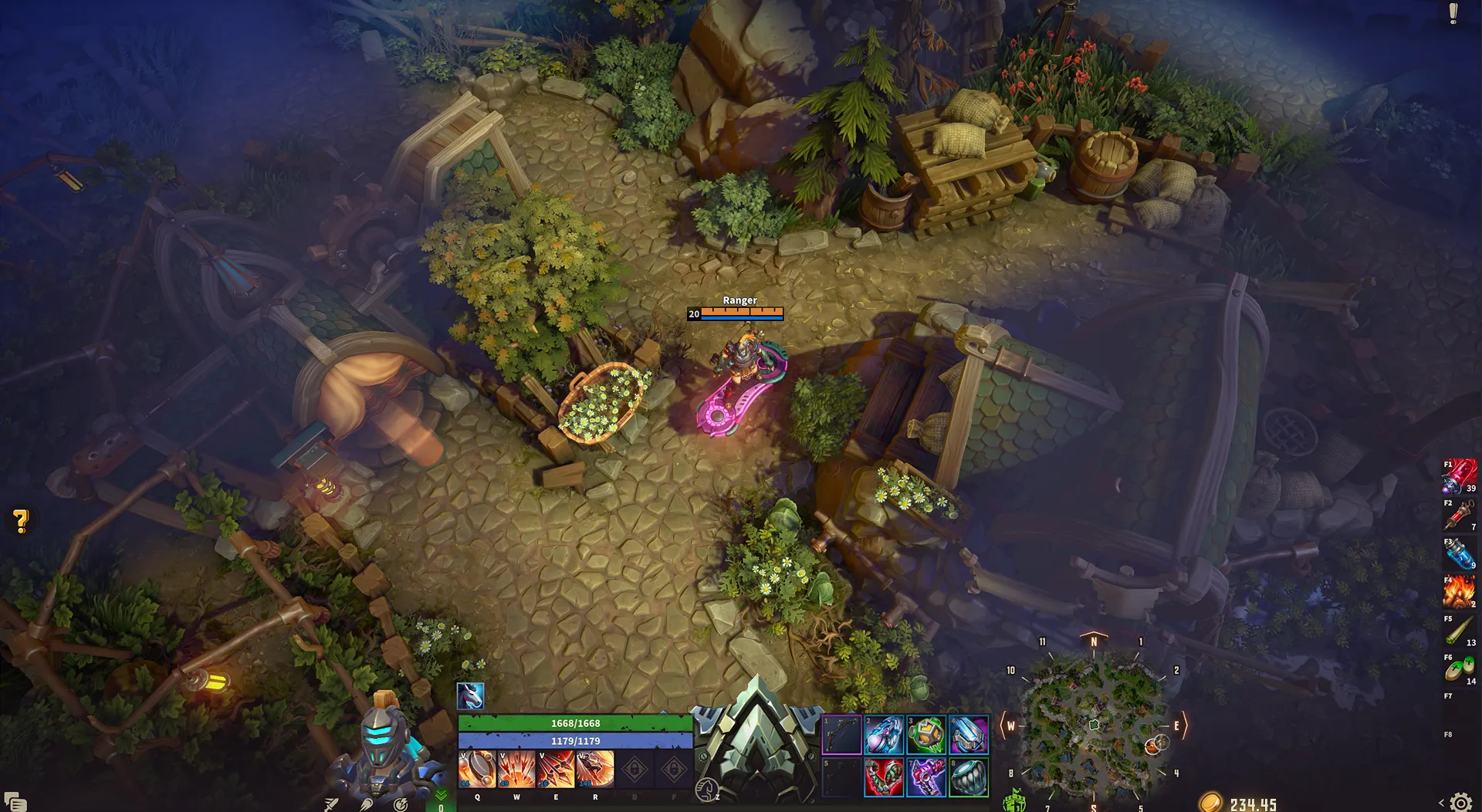Select the bow in inventory slot 1
Image resolution: width=1482 pixels, height=812 pixels.
[841, 734]
